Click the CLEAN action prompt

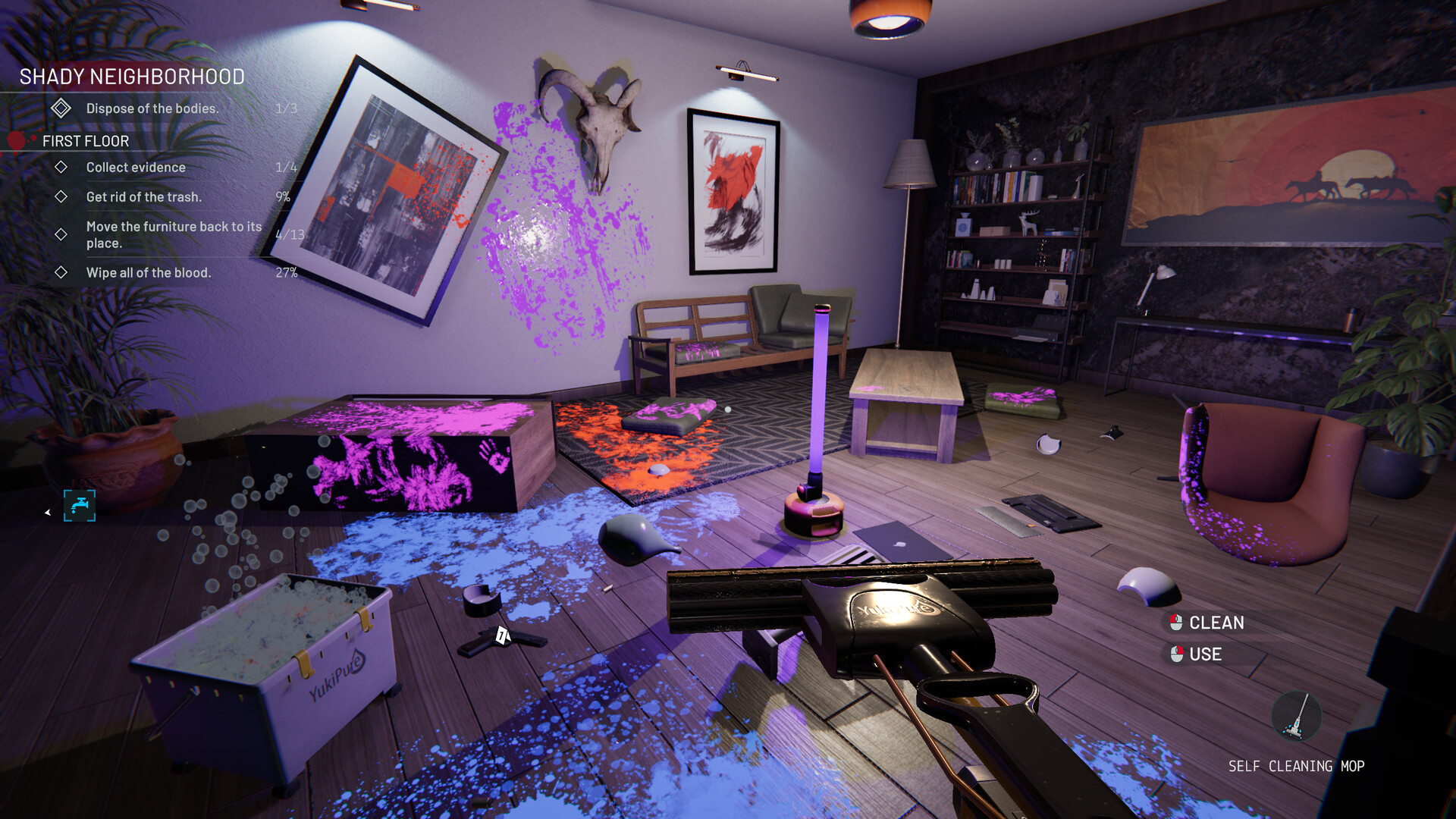[1215, 622]
